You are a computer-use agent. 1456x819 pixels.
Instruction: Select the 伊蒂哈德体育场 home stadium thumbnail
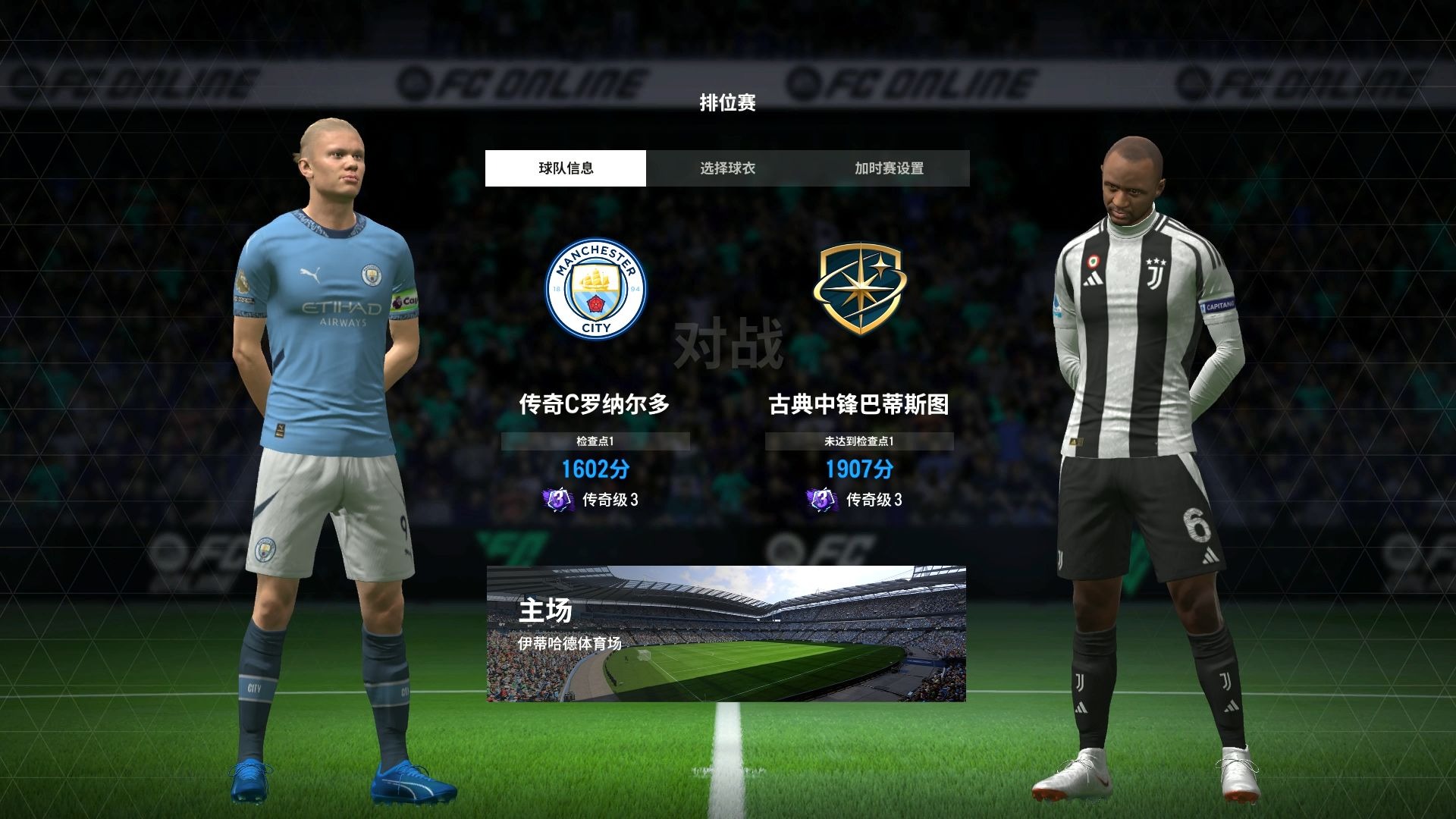726,633
